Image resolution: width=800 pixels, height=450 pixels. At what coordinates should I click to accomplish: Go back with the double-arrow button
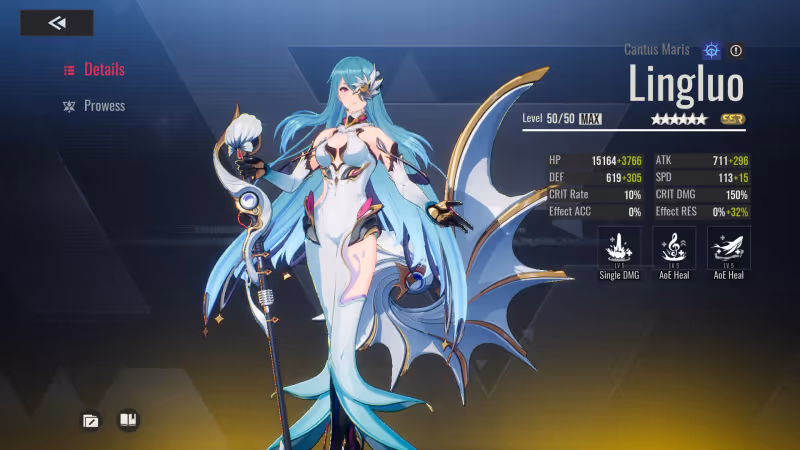click(x=57, y=23)
